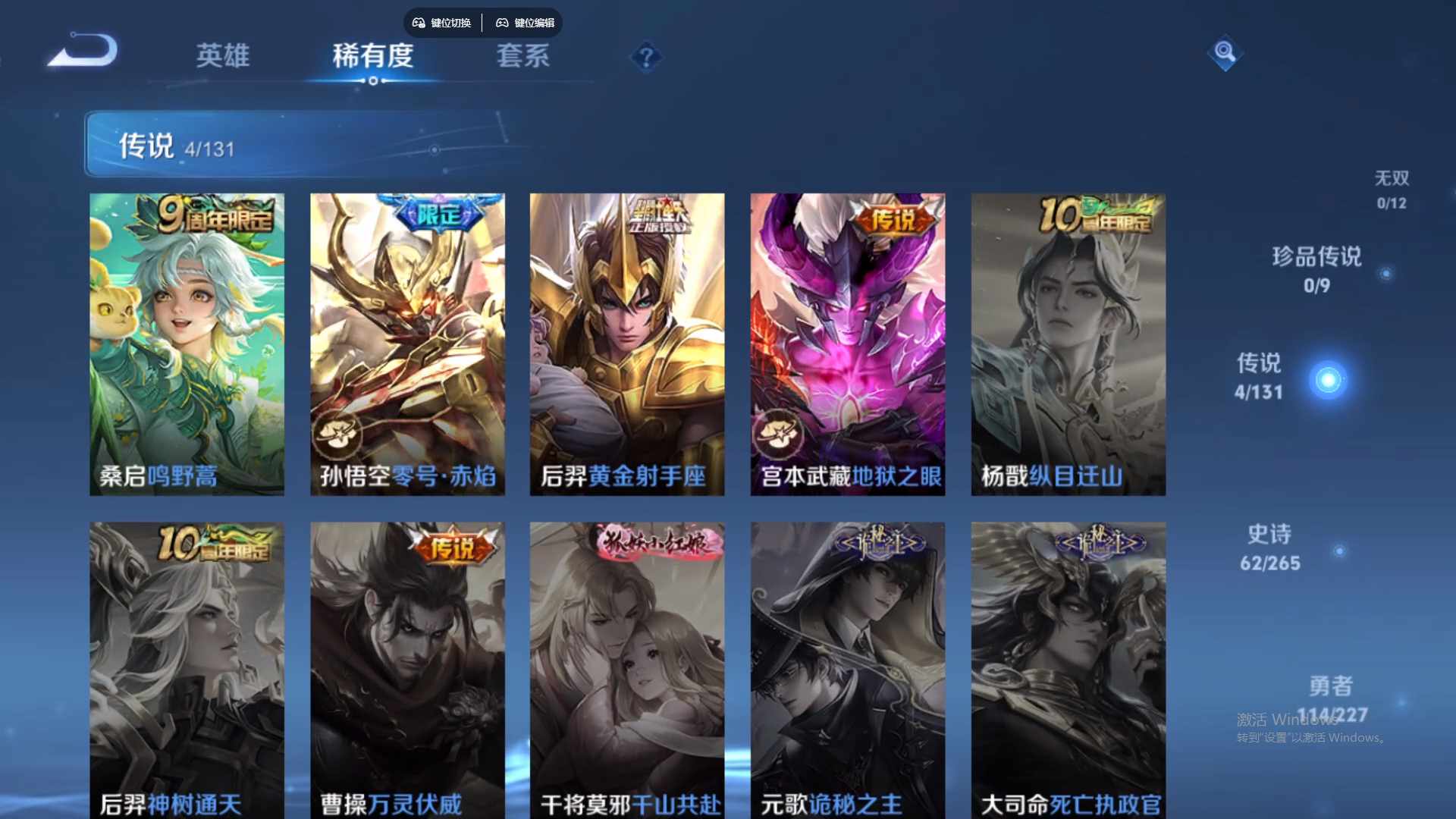Screen dimensions: 1456x819
Task: Open the 后羿 黄金射手座 skin thumbnail
Action: 627,341
